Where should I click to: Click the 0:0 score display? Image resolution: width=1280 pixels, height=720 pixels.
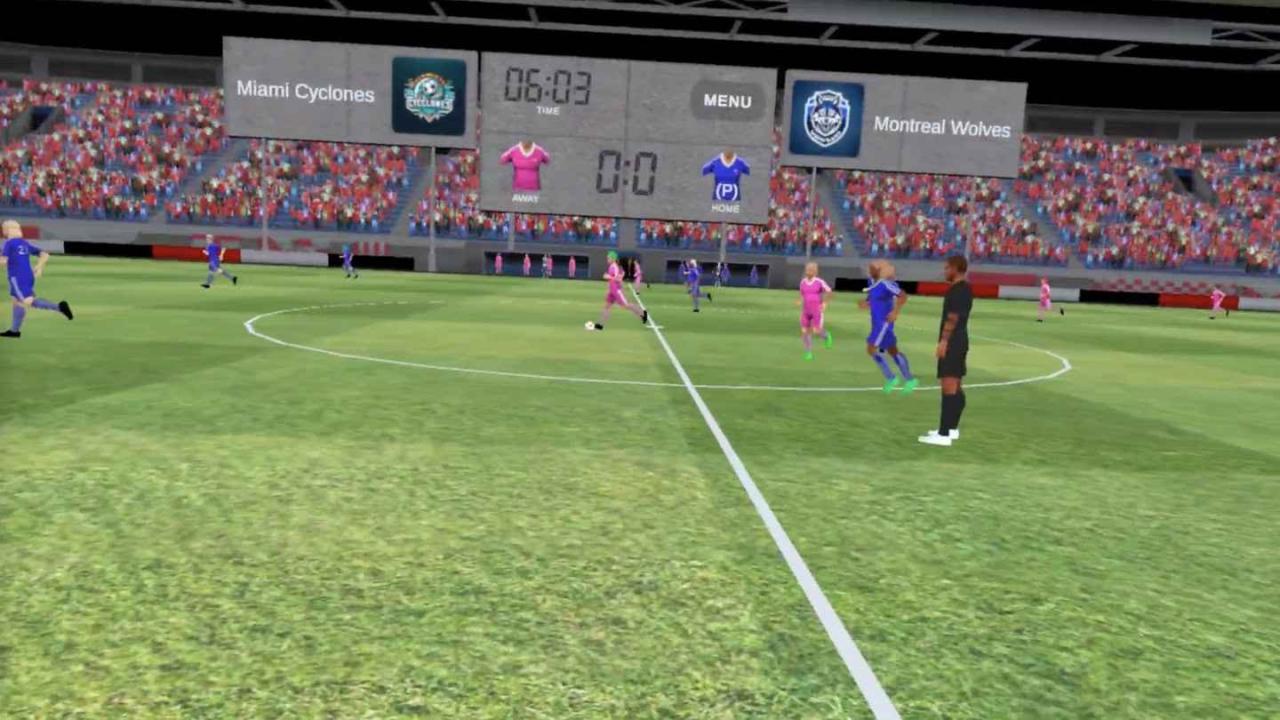click(x=629, y=170)
